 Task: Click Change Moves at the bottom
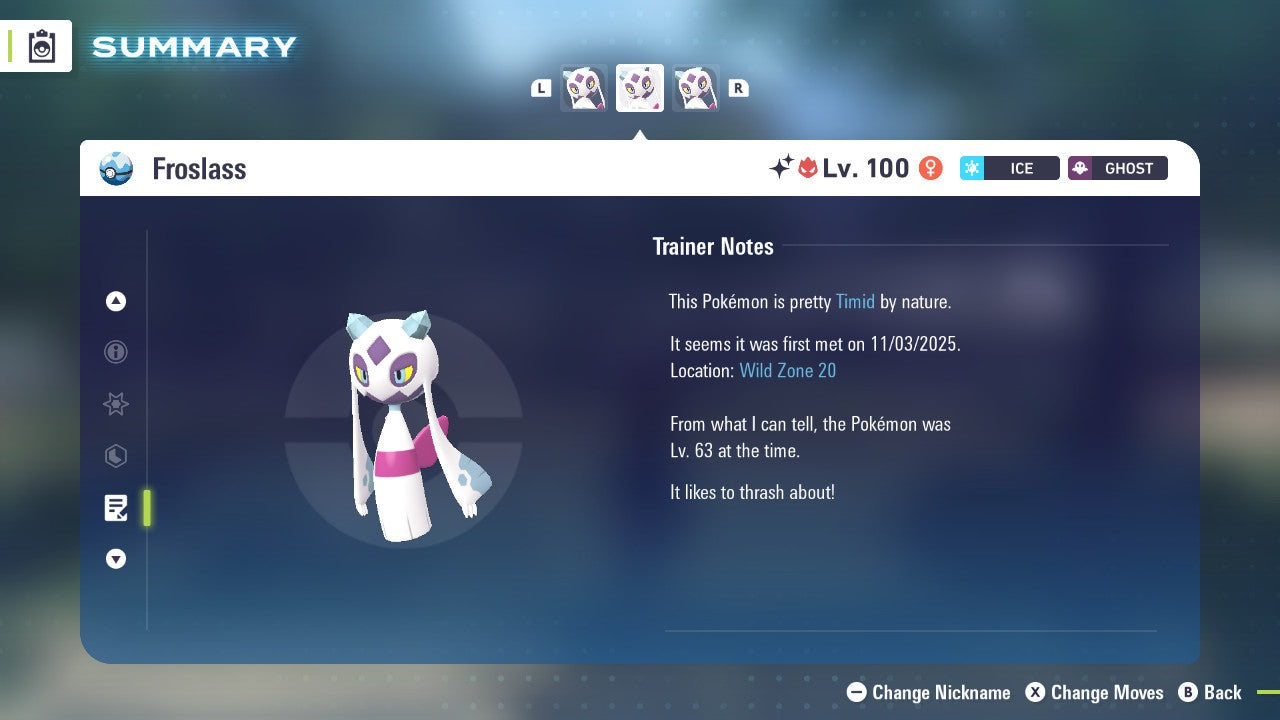[x=1110, y=692]
